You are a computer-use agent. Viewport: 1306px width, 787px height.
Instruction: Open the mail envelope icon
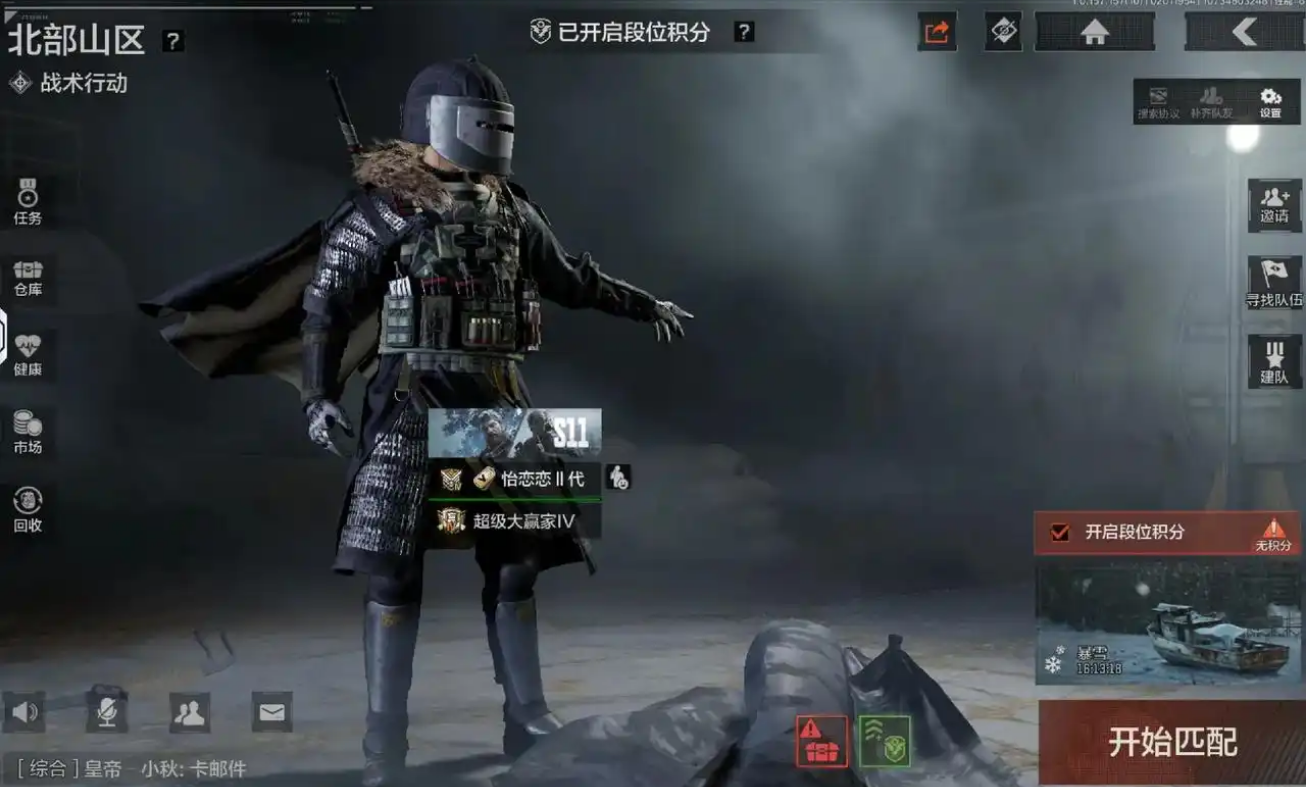pyautogui.click(x=272, y=712)
